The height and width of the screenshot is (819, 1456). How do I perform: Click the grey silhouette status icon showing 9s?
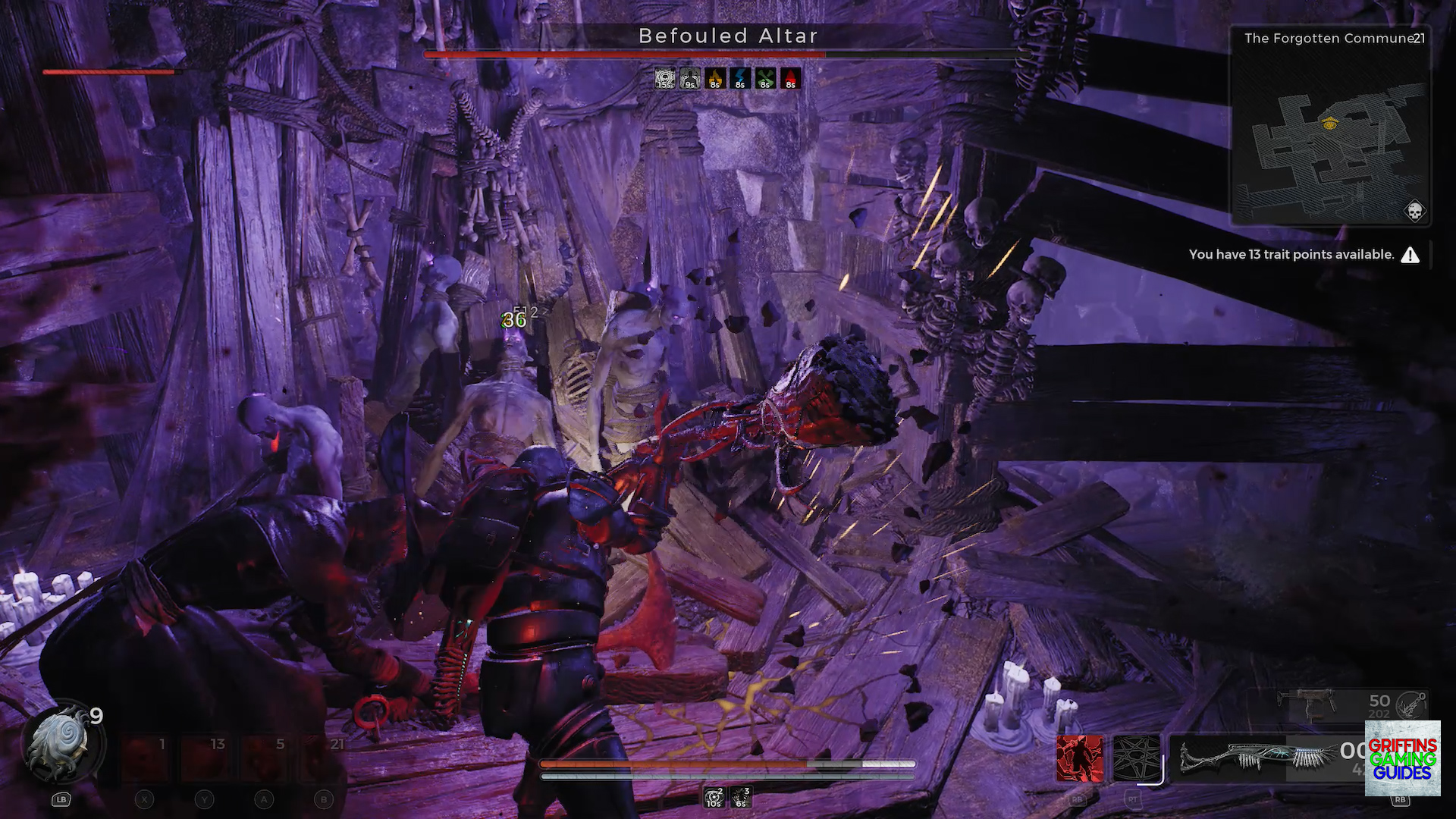pyautogui.click(x=689, y=78)
